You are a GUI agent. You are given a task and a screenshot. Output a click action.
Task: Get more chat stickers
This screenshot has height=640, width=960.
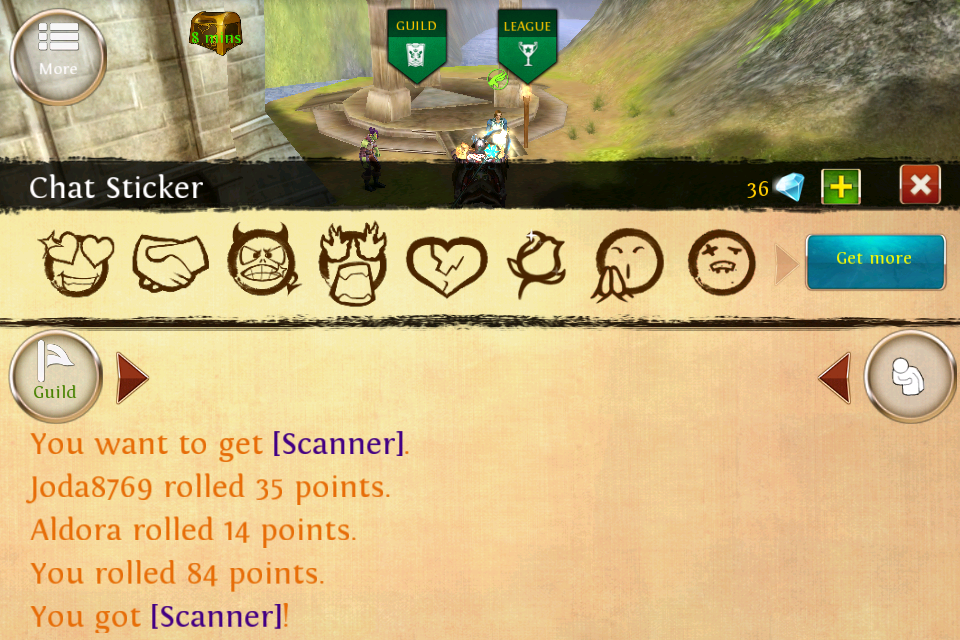click(875, 260)
